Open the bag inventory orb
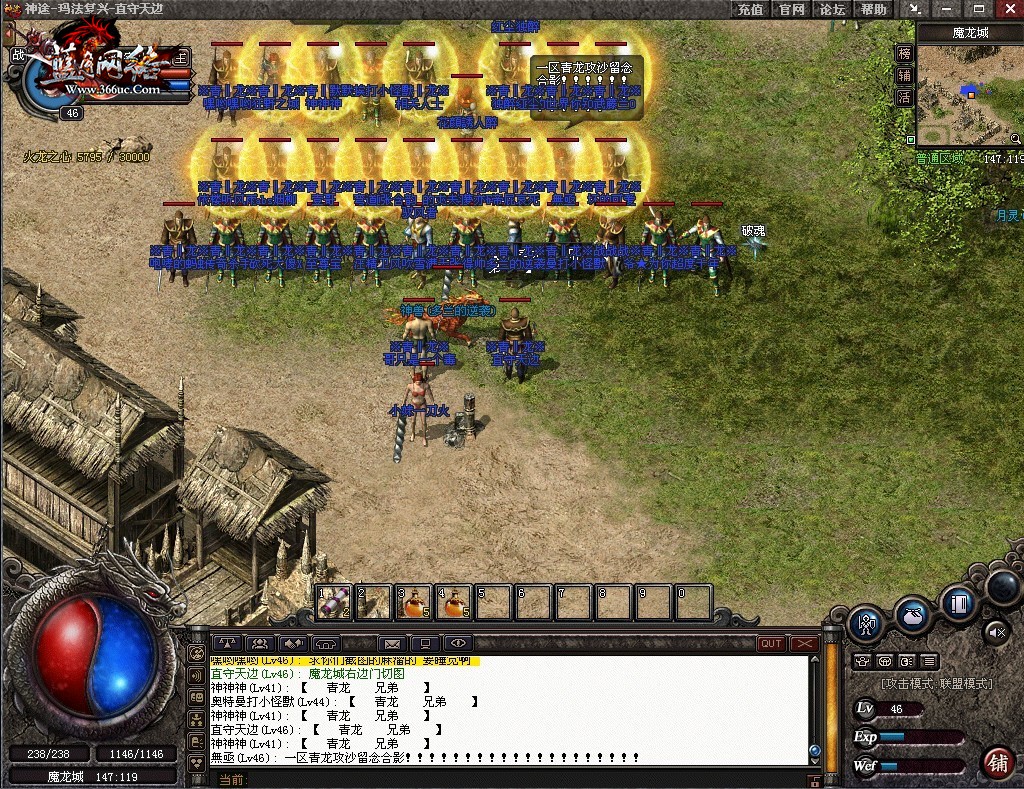 pyautogui.click(x=912, y=615)
